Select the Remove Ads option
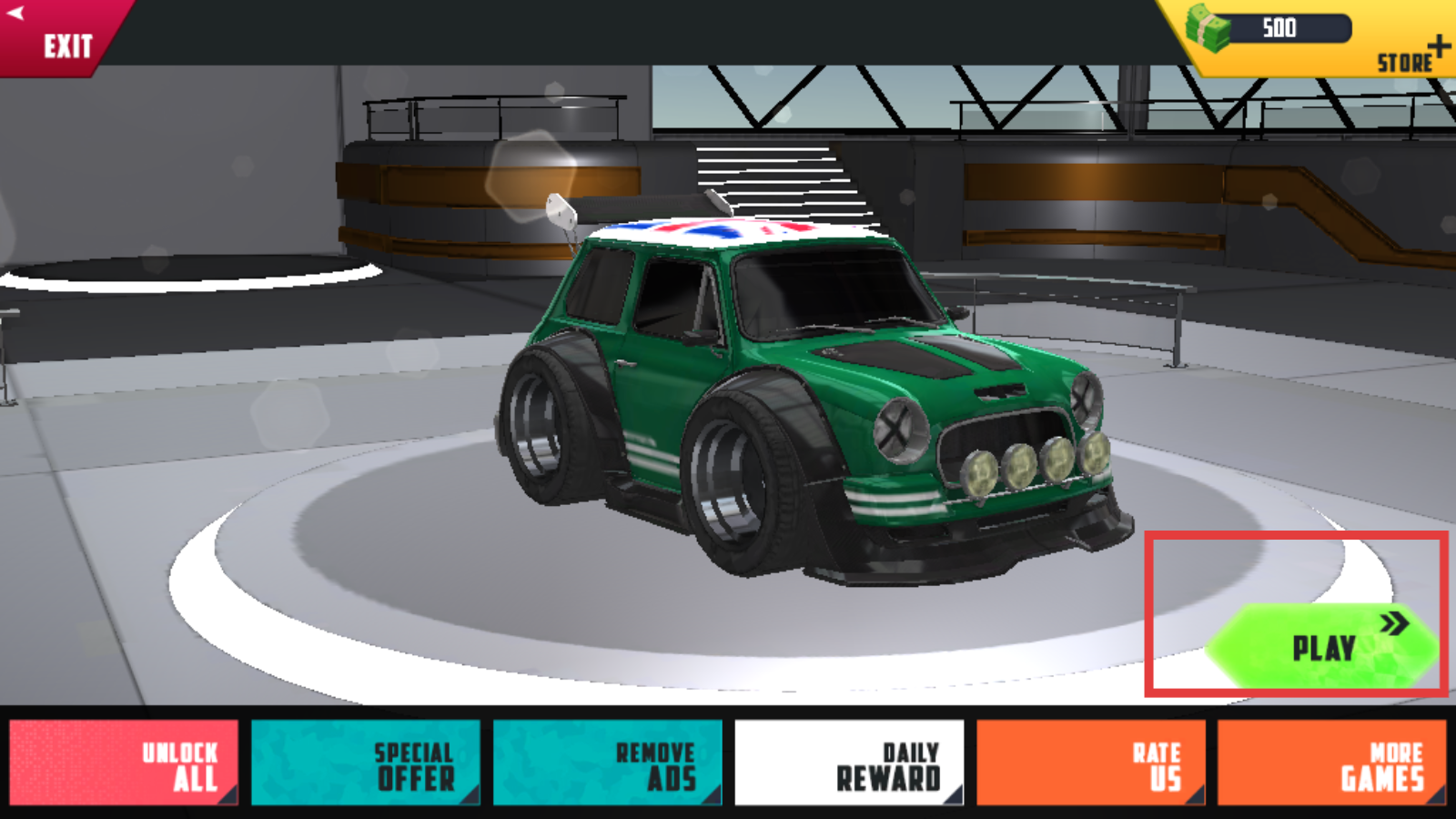Image resolution: width=1456 pixels, height=819 pixels. [x=607, y=763]
